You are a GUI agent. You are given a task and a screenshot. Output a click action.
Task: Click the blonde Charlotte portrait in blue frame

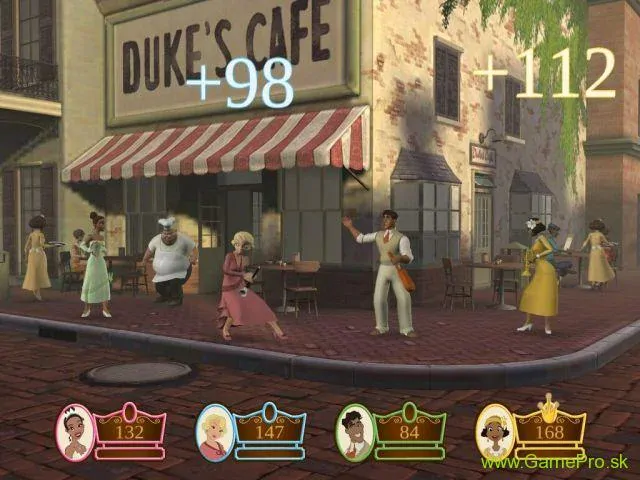(x=215, y=431)
